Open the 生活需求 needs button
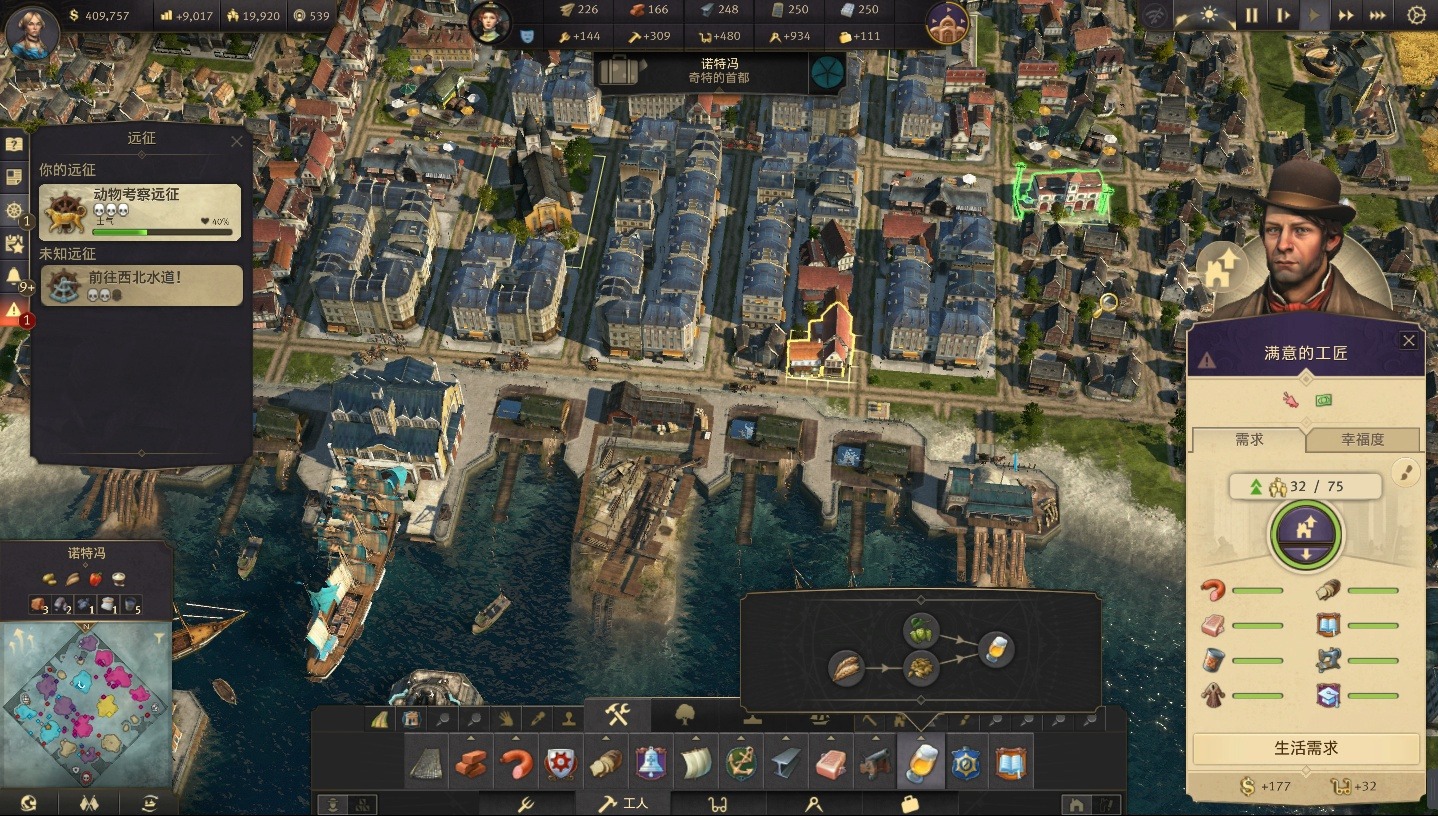The width and height of the screenshot is (1438, 816). point(1305,748)
